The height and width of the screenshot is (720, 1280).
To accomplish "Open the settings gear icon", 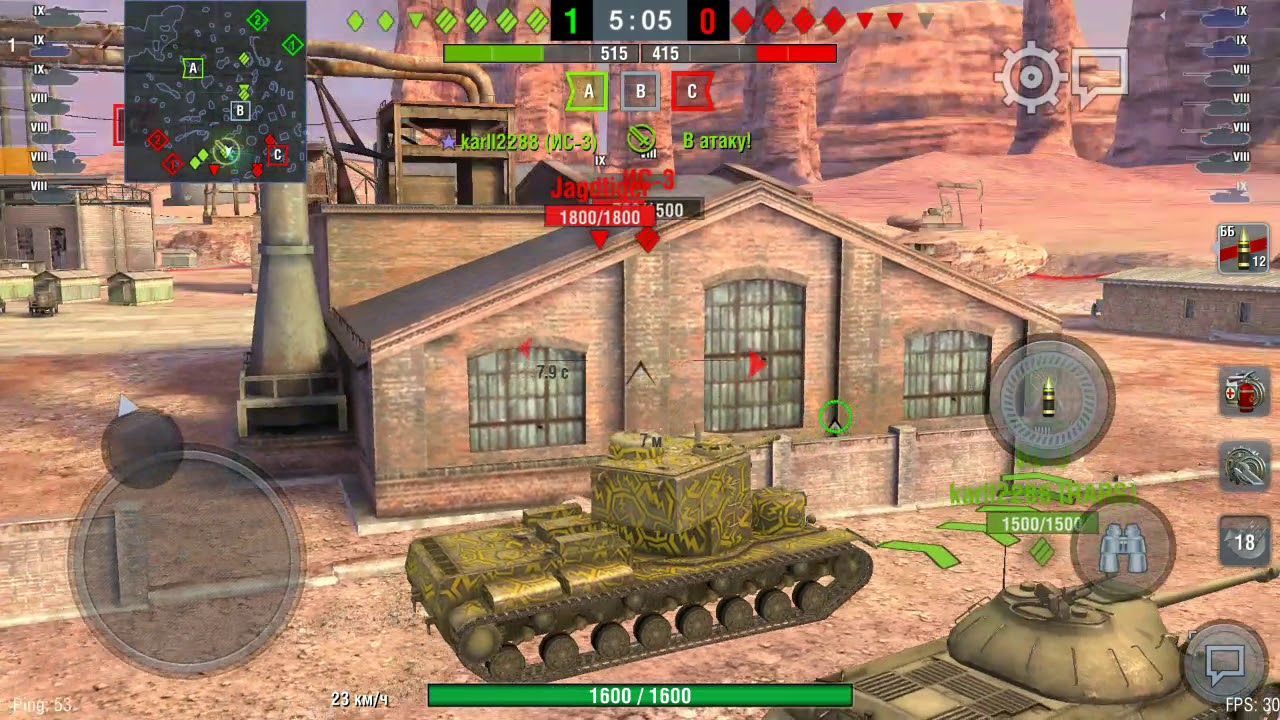I will tap(1029, 75).
